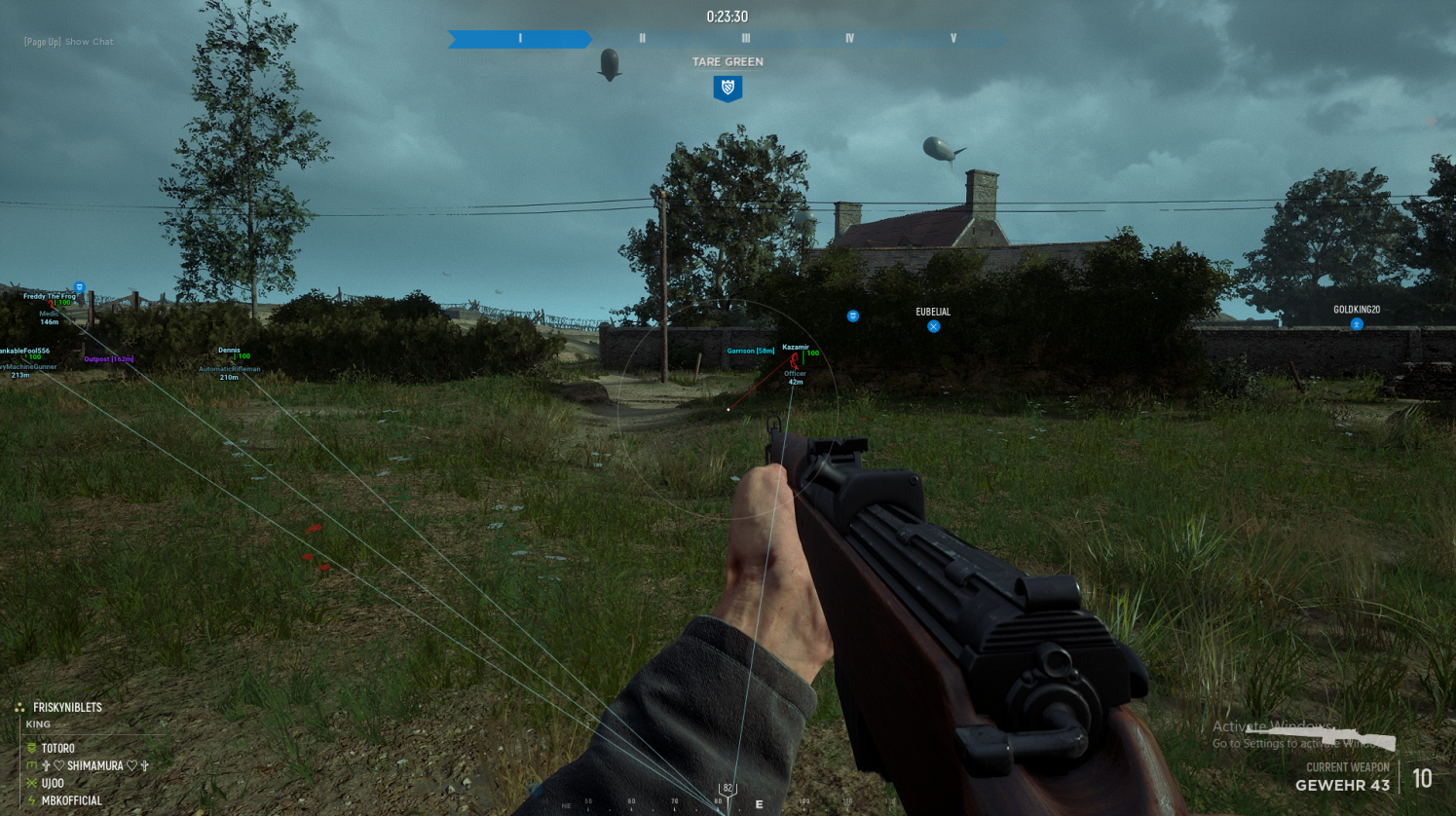
Task: Click FRISKYNIBLETS' commander insignia icon
Action: click(x=19, y=707)
